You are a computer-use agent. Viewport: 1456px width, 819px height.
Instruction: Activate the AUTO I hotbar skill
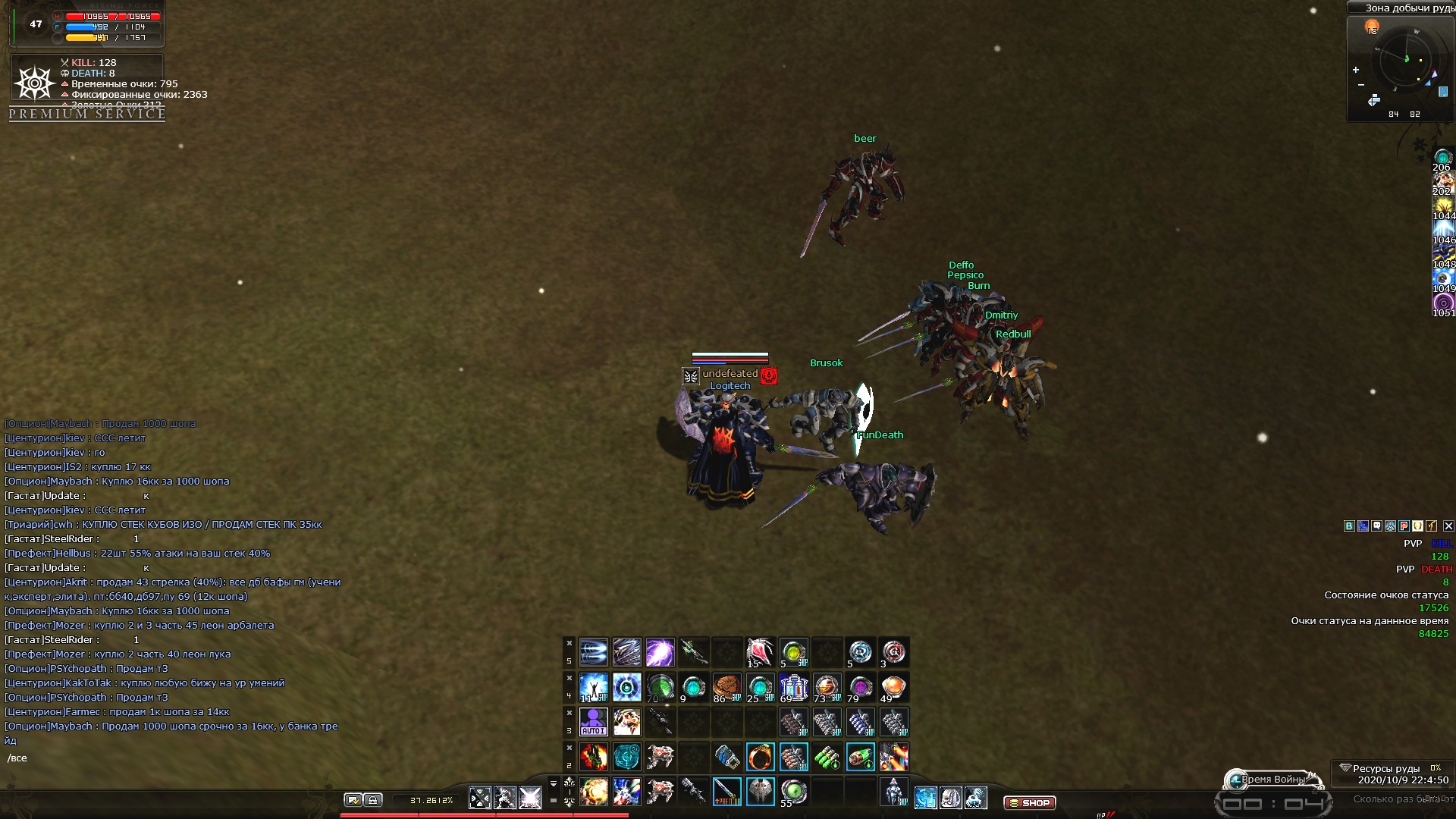coord(593,722)
